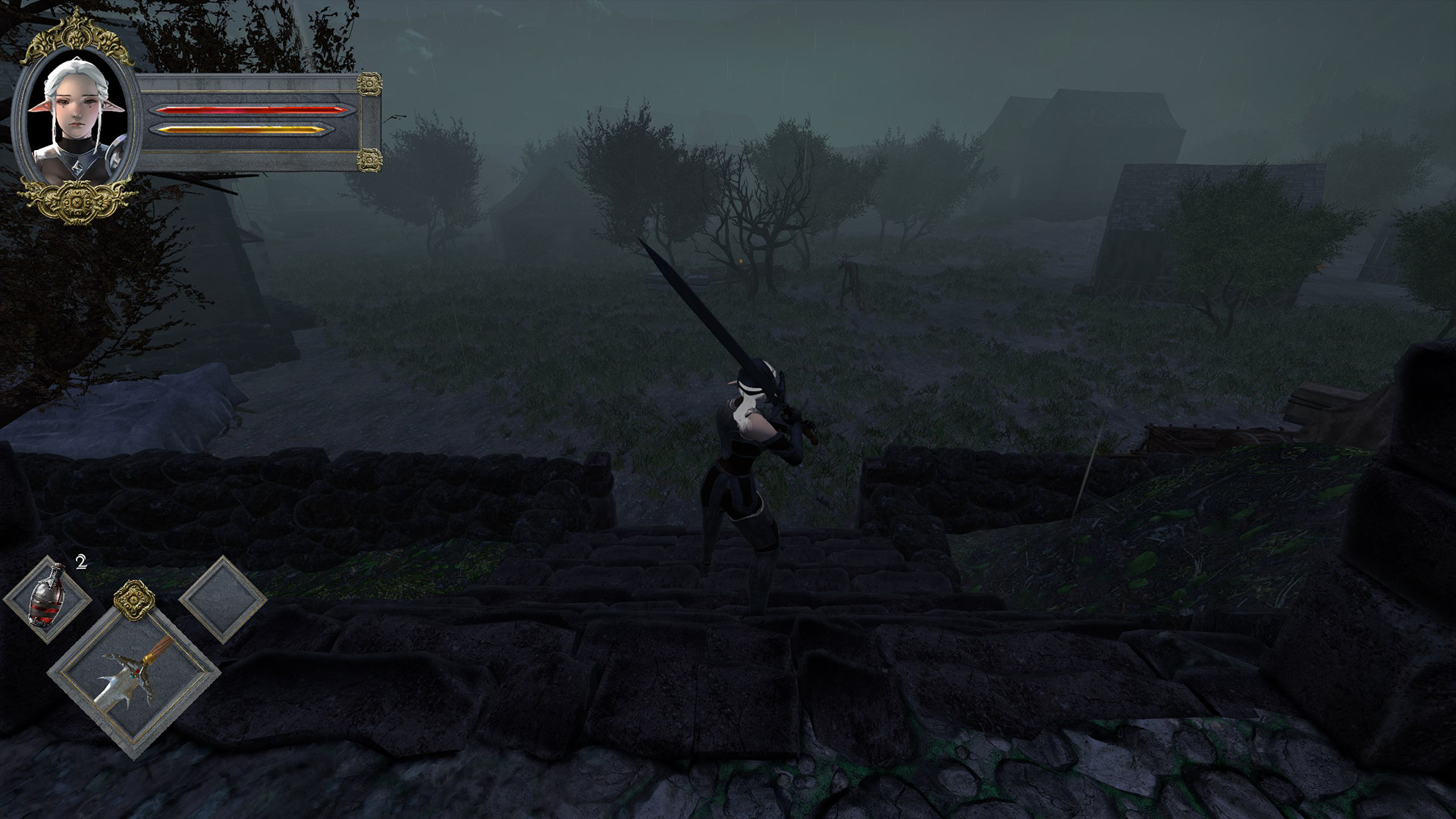1456x819 pixels.
Task: Click the flask quantity number two
Action: (x=80, y=563)
